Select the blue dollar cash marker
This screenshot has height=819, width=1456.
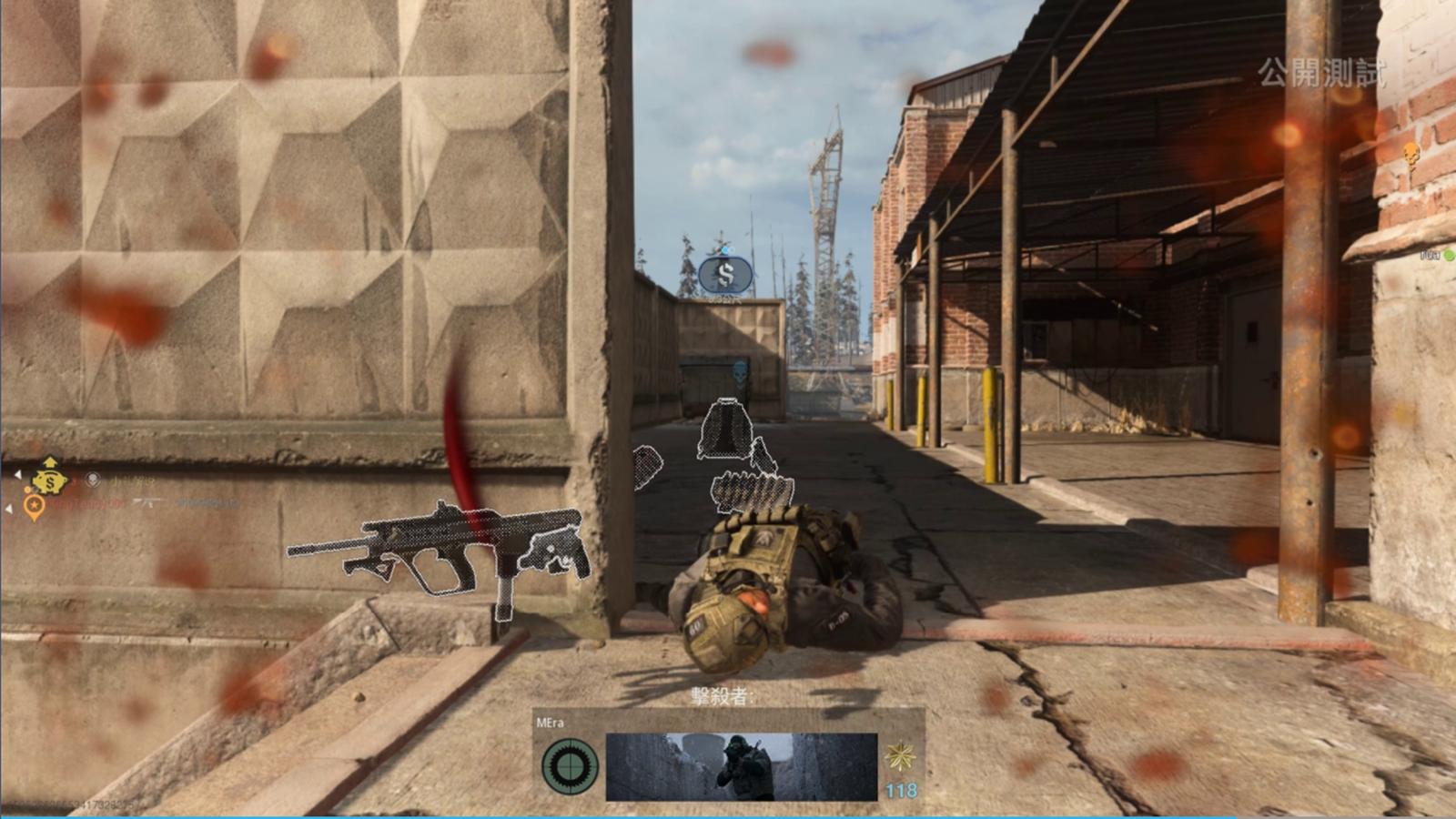[725, 275]
